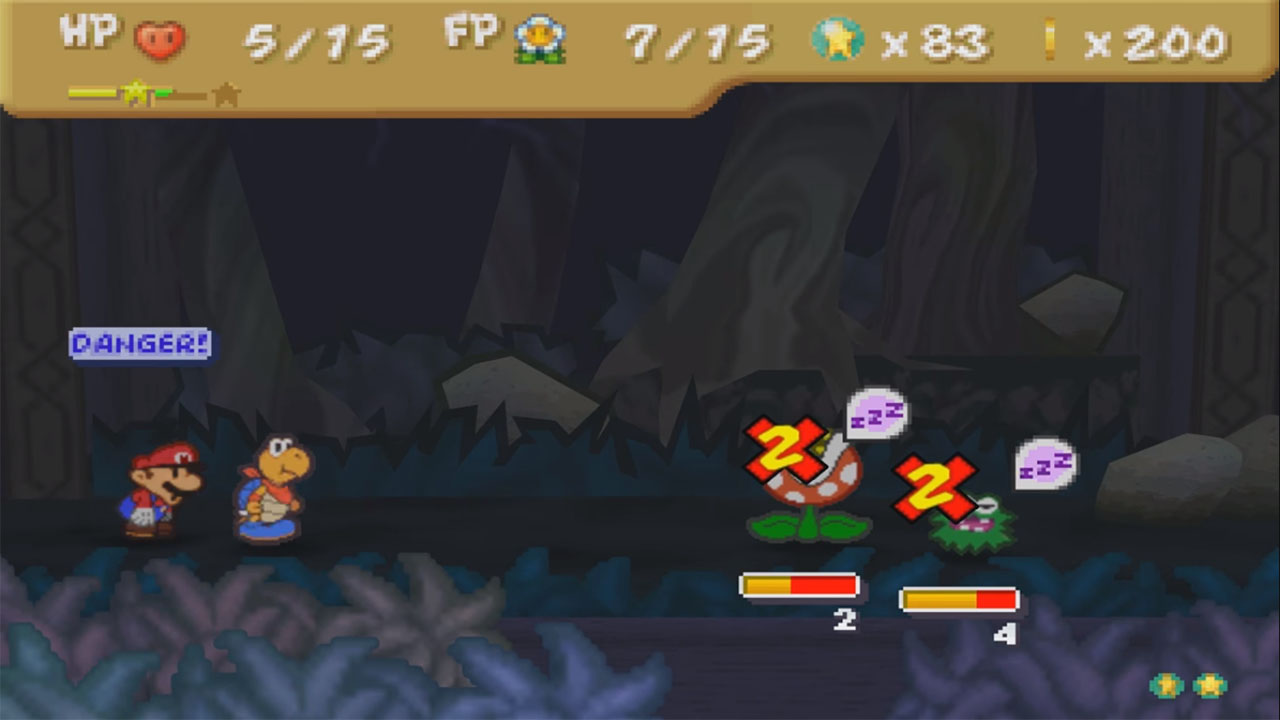This screenshot has height=720, width=1280.
Task: Click the green enemy's HP bar
Action: pyautogui.click(x=958, y=600)
